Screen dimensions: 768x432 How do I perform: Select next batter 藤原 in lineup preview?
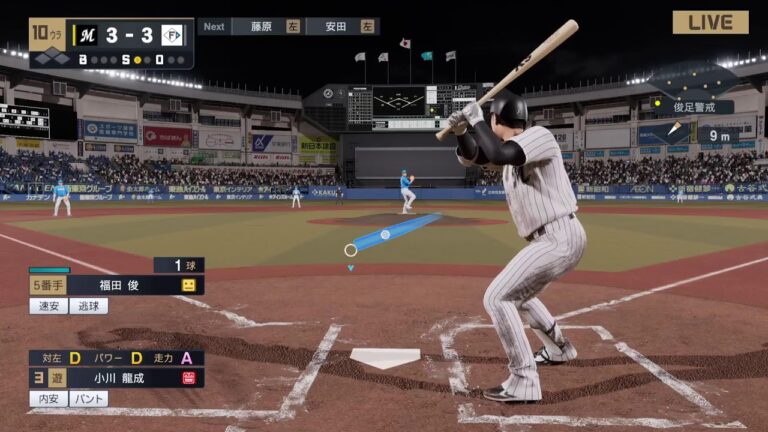click(266, 26)
